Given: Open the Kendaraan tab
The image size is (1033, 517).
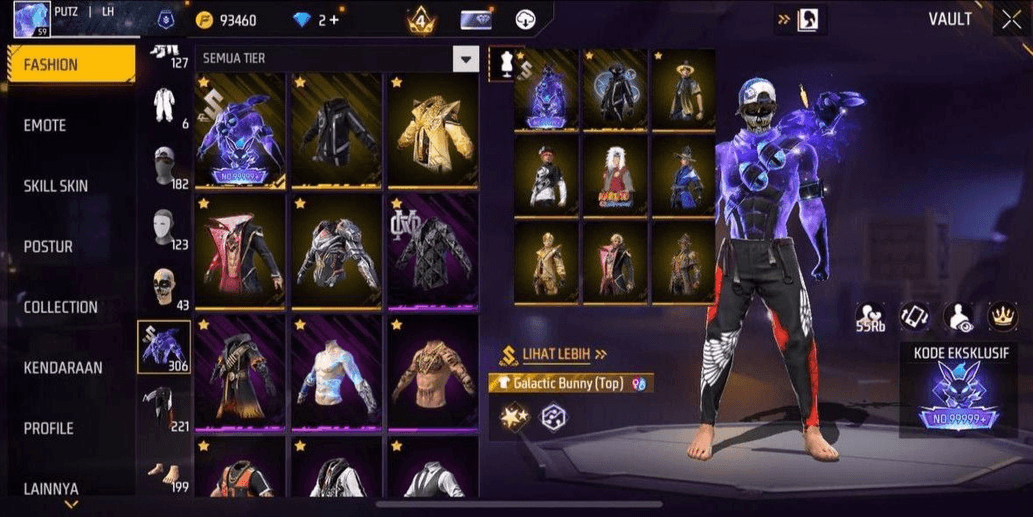Looking at the screenshot, I should point(63,368).
